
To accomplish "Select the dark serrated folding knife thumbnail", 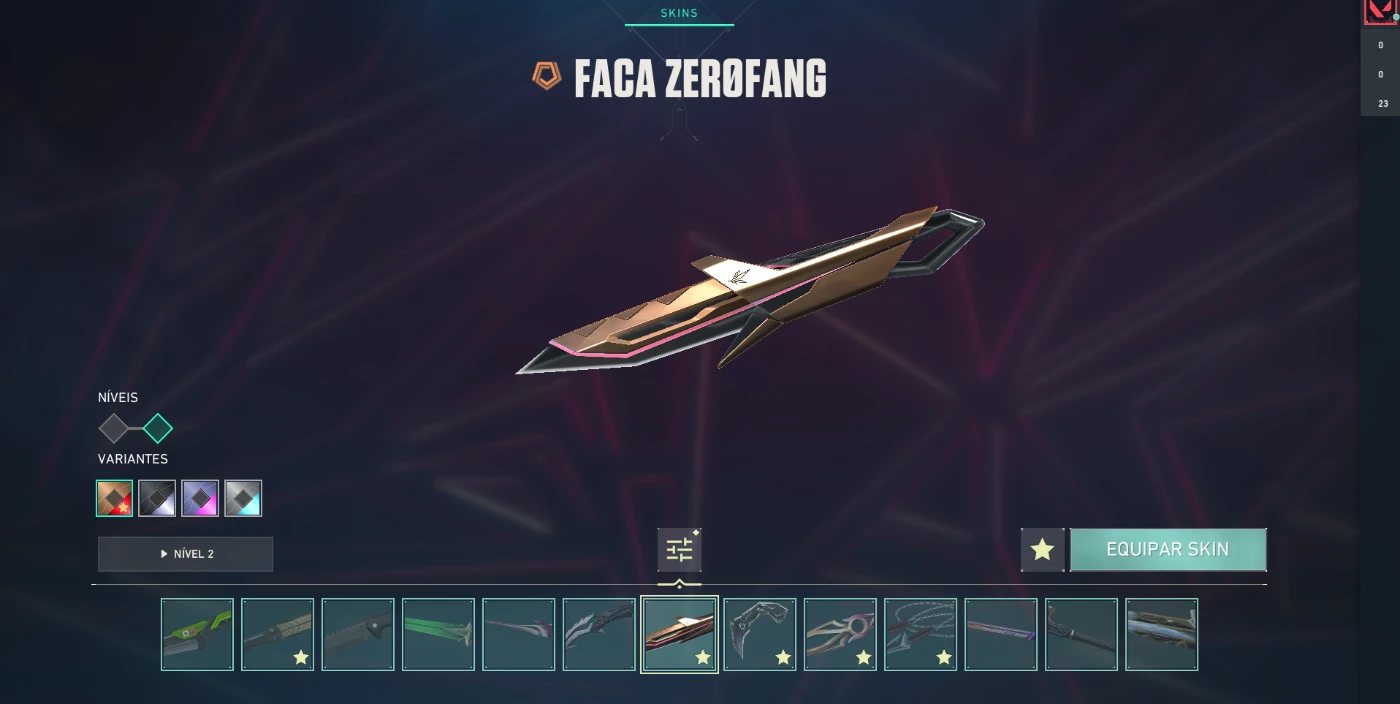I will (x=358, y=634).
